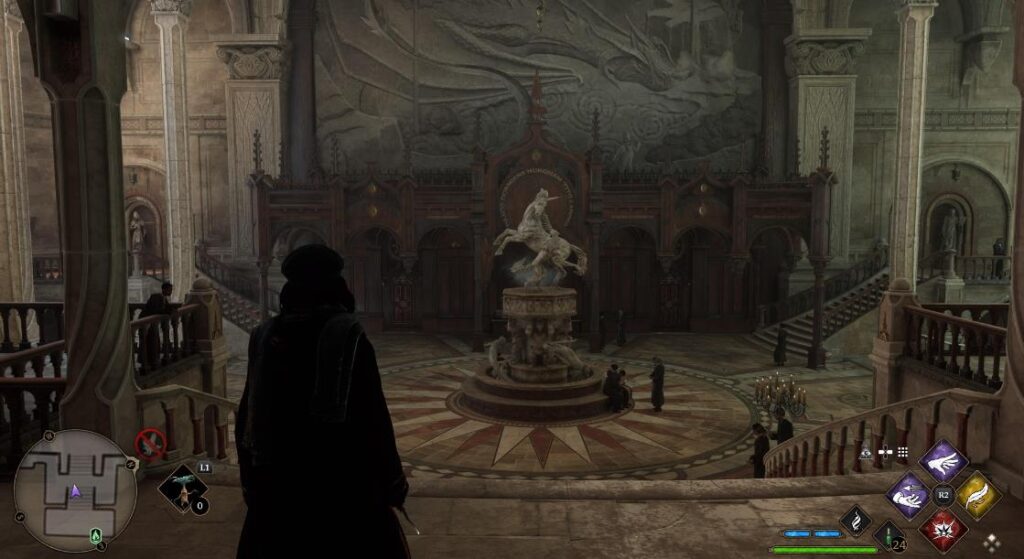This screenshot has width=1024, height=559.
Task: Click the nine-dot grid icon above the spells
Action: pyautogui.click(x=903, y=453)
